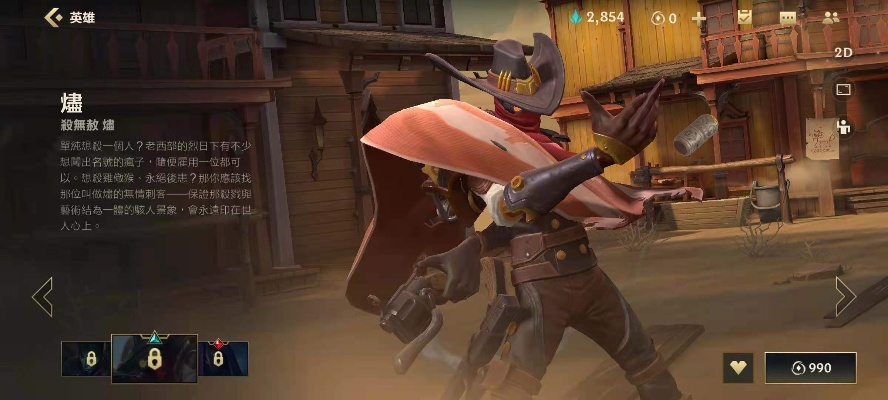The image size is (888, 400).
Task: Open the character model pose button
Action: coord(842,127)
